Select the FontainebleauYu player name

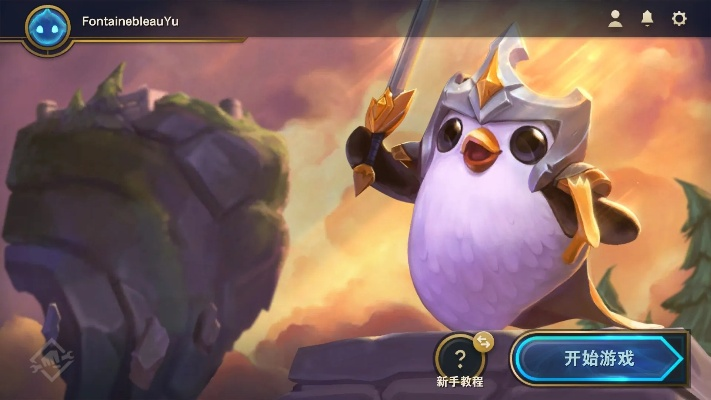click(130, 21)
